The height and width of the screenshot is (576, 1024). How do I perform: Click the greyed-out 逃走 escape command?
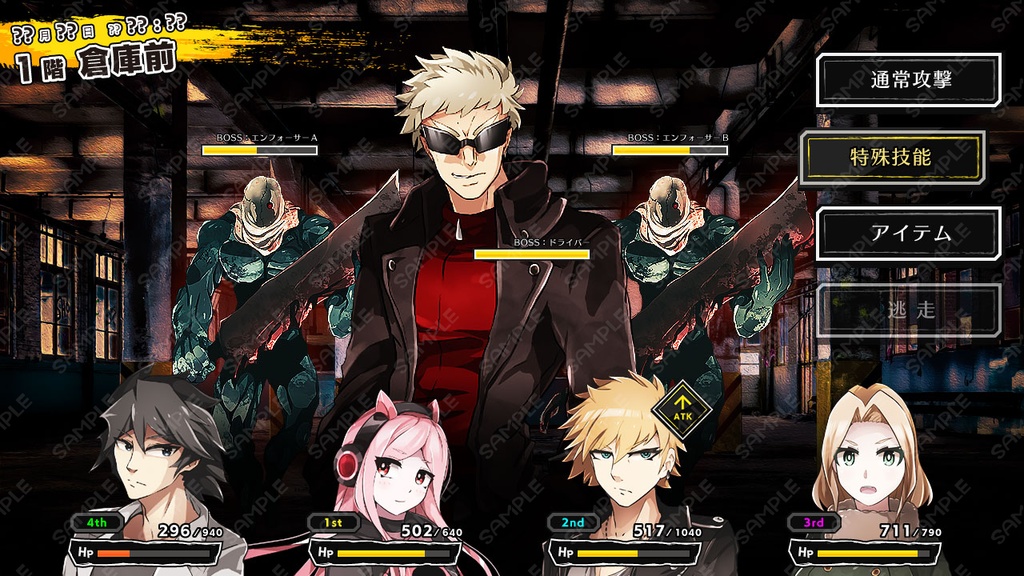909,310
